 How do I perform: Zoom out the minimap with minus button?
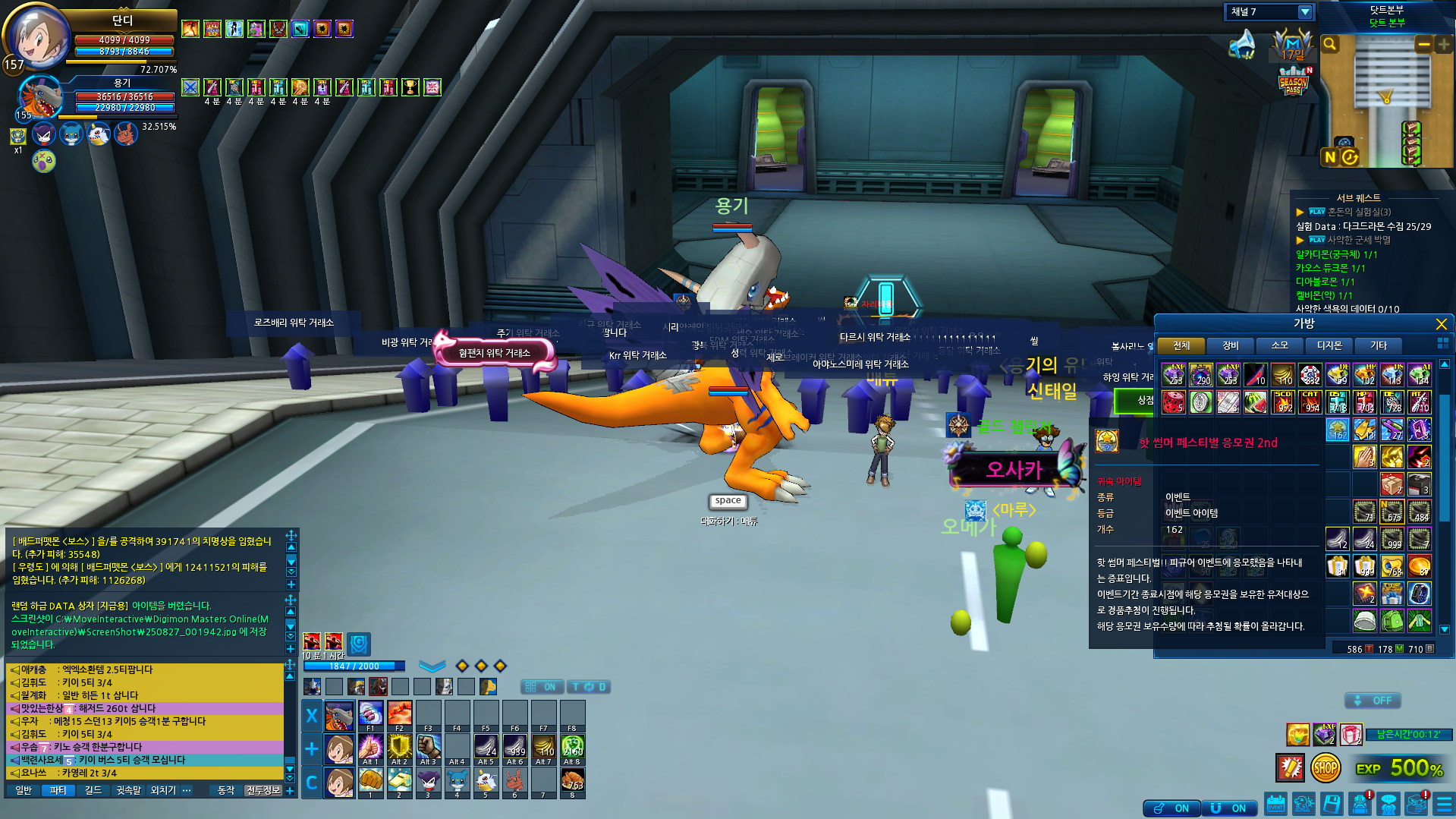[x=1423, y=45]
